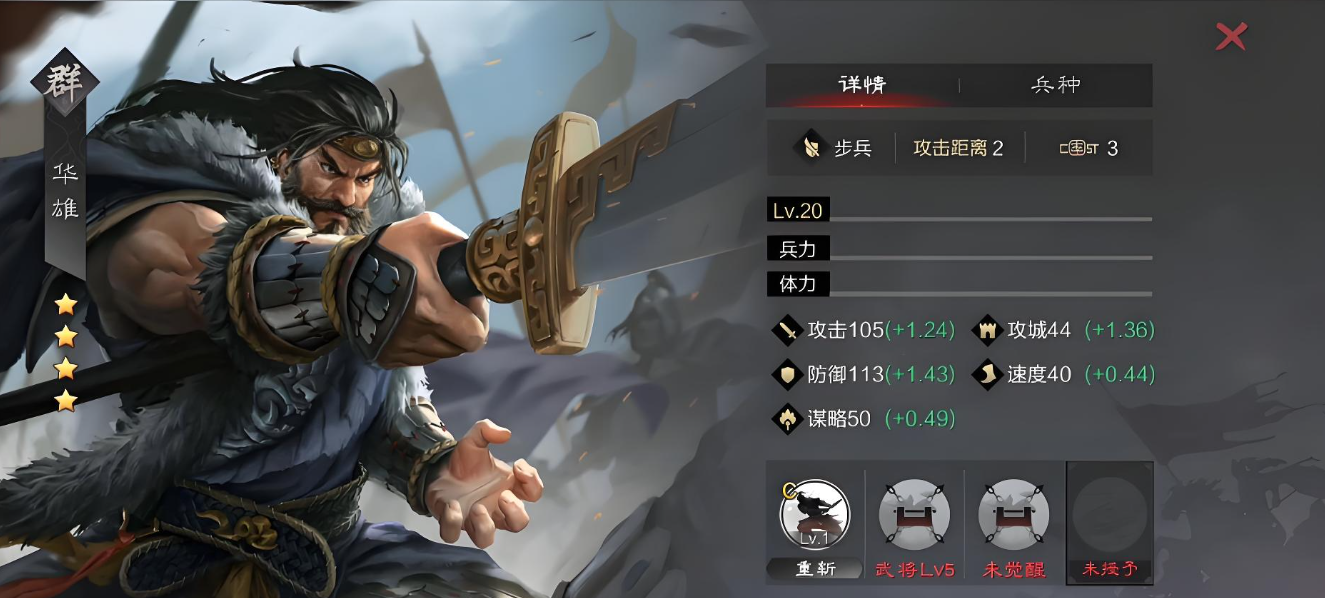Image resolution: width=1325 pixels, height=598 pixels.
Task: Close the general details panel
Action: click(1231, 37)
